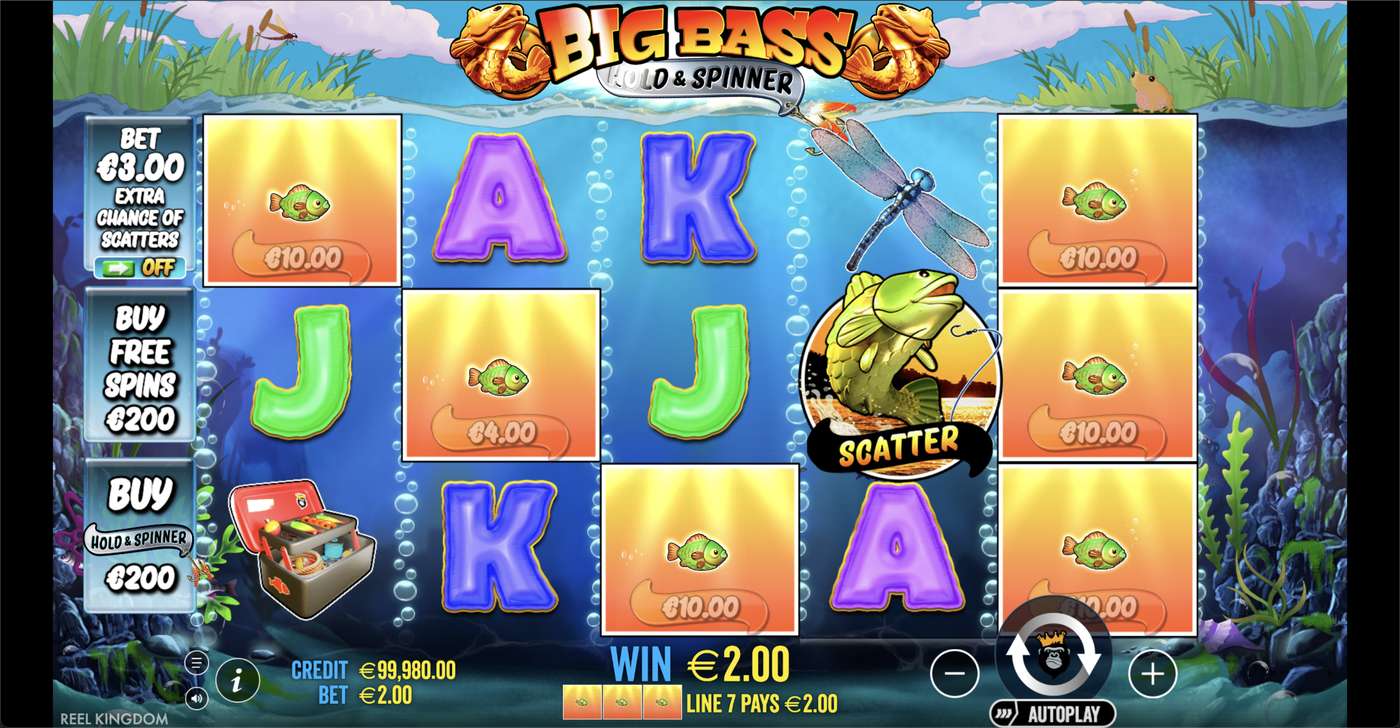Viewport: 1400px width, 728px height.
Task: Open the hamburger menu icon above the info button
Action: (x=196, y=661)
